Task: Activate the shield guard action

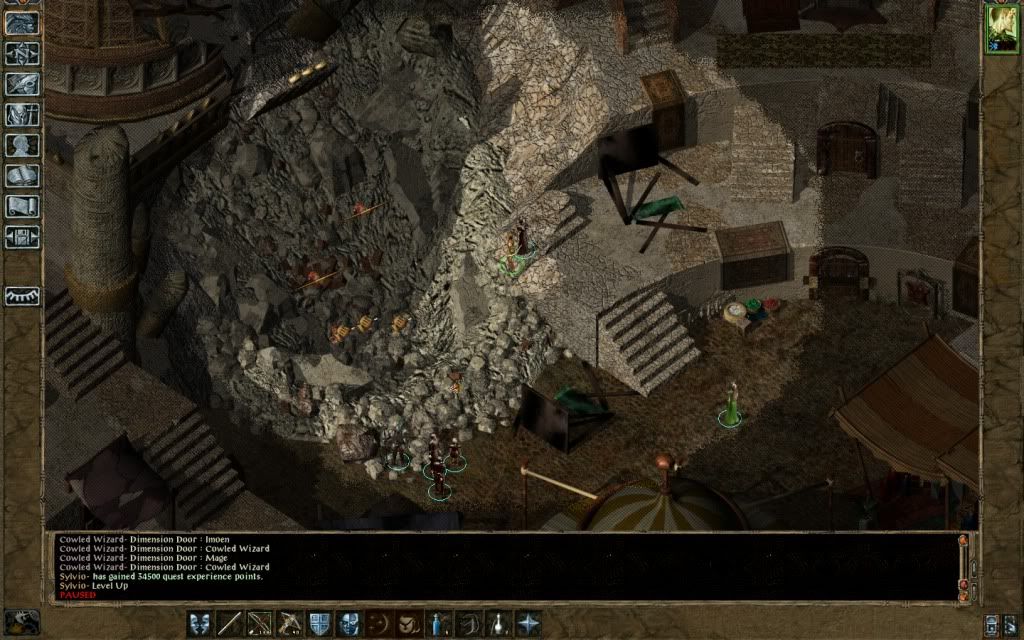Action: tap(320, 622)
